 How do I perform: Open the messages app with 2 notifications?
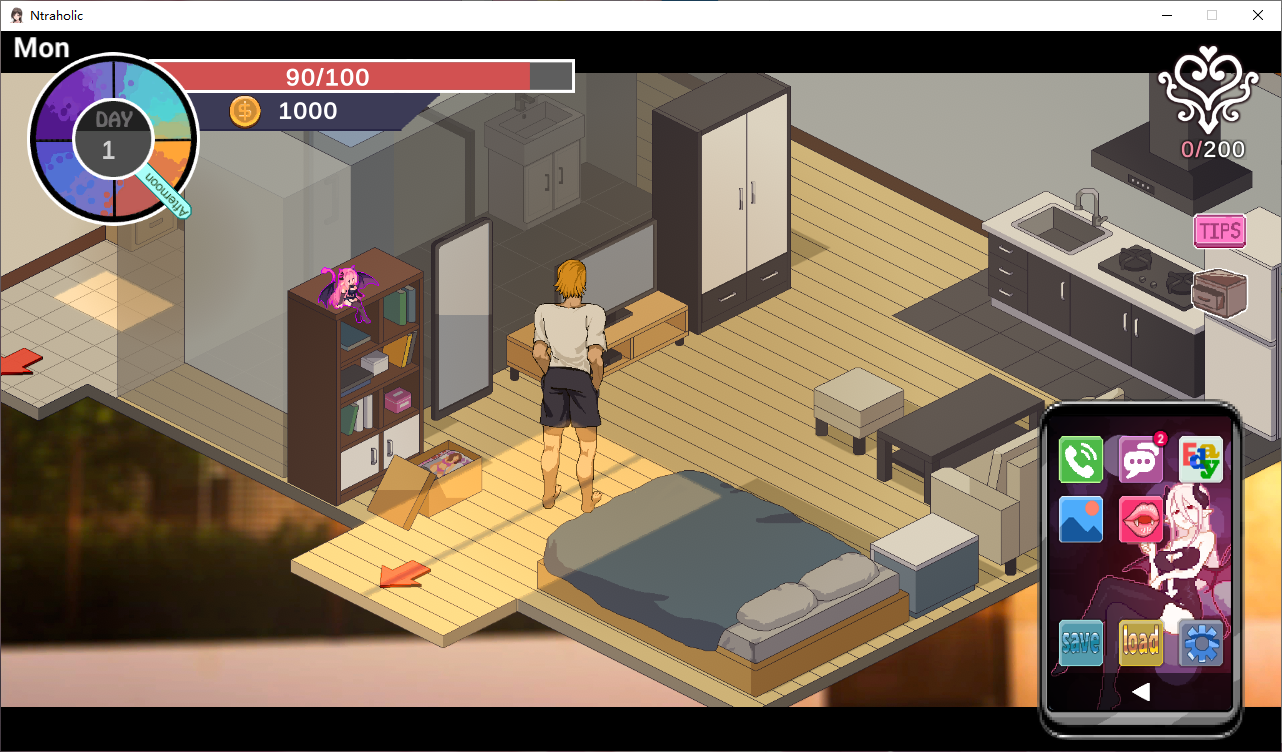tap(1140, 460)
